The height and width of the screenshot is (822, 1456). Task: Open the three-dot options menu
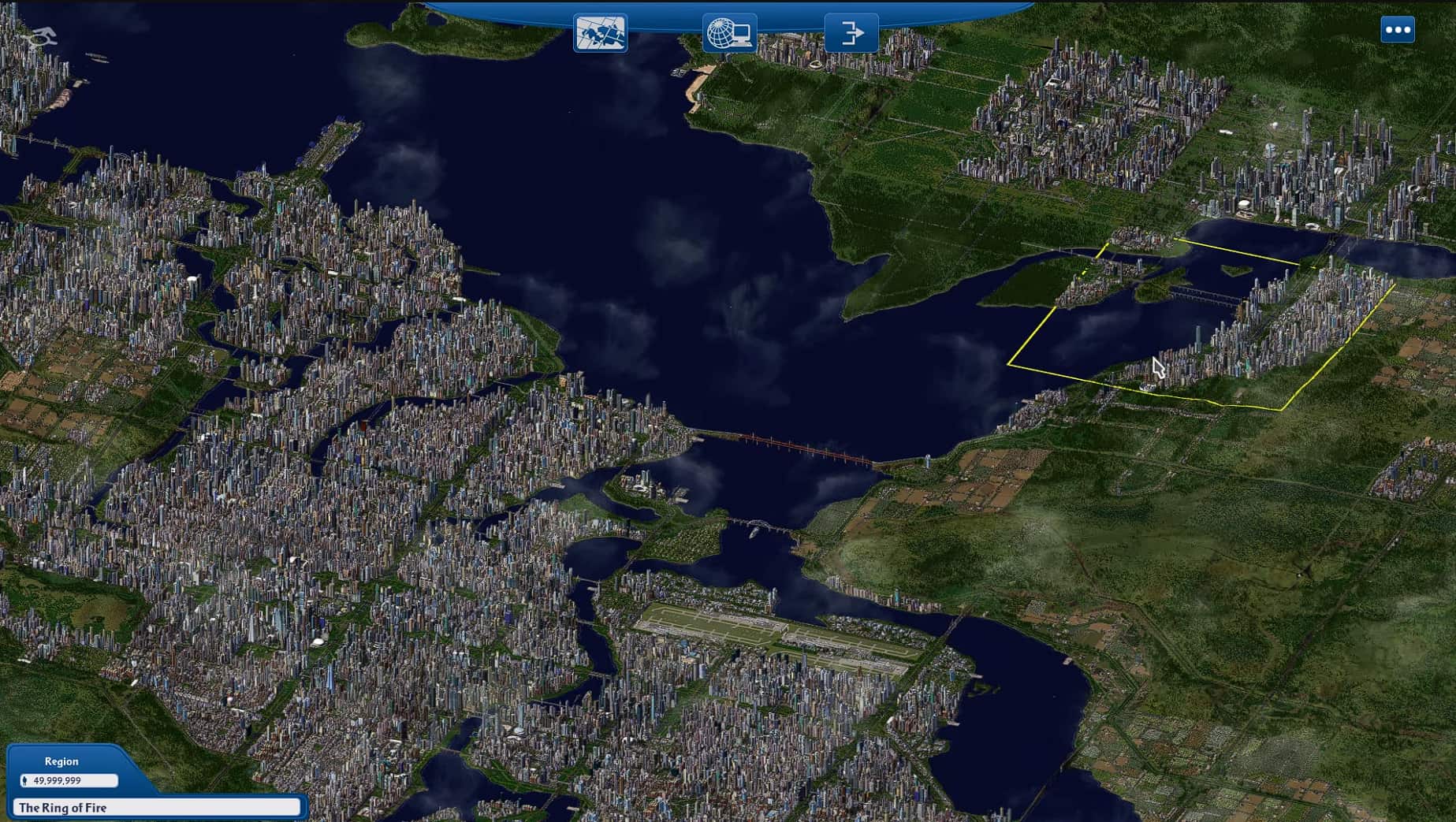click(x=1398, y=30)
